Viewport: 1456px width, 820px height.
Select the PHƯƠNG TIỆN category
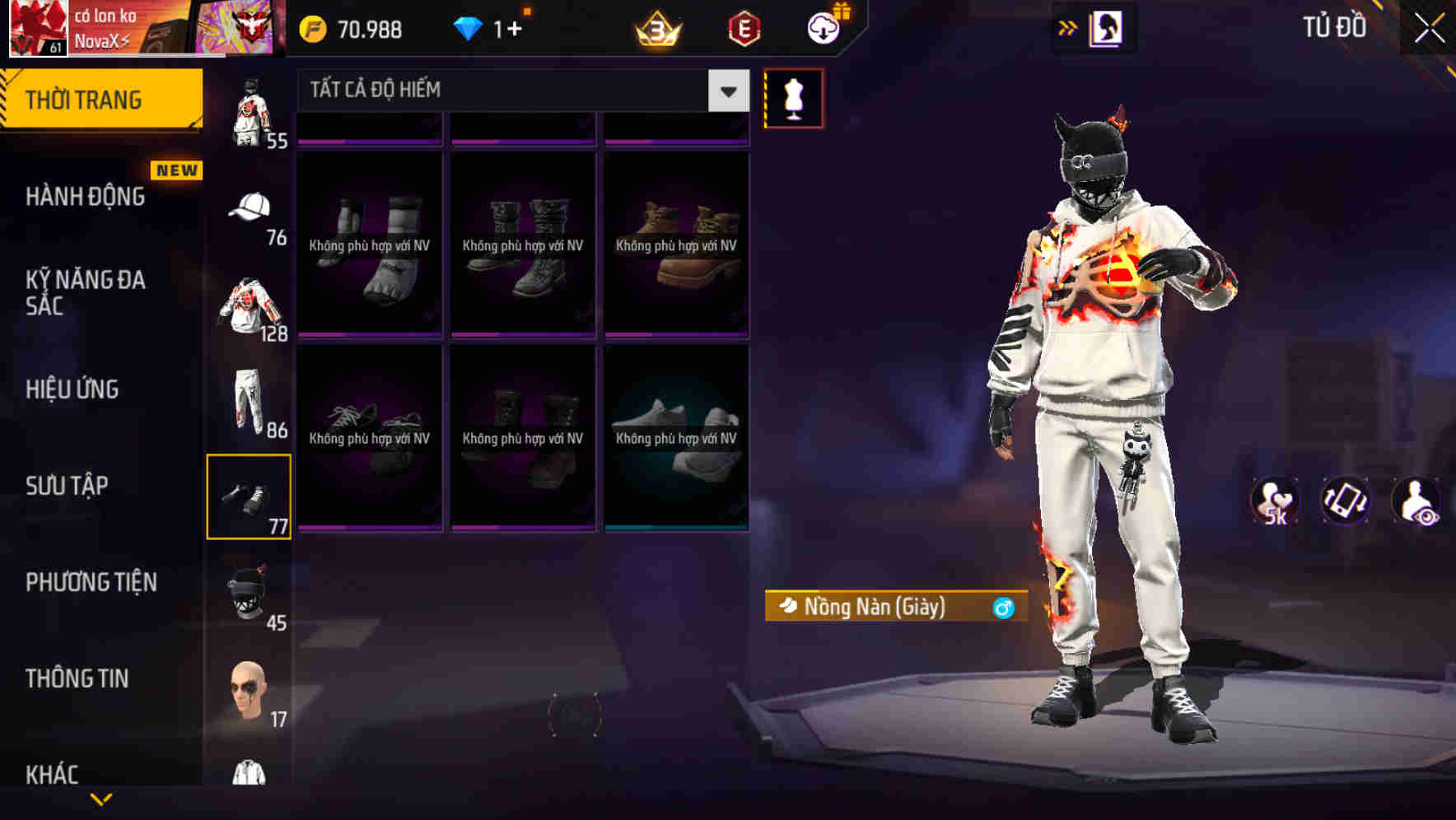(91, 582)
